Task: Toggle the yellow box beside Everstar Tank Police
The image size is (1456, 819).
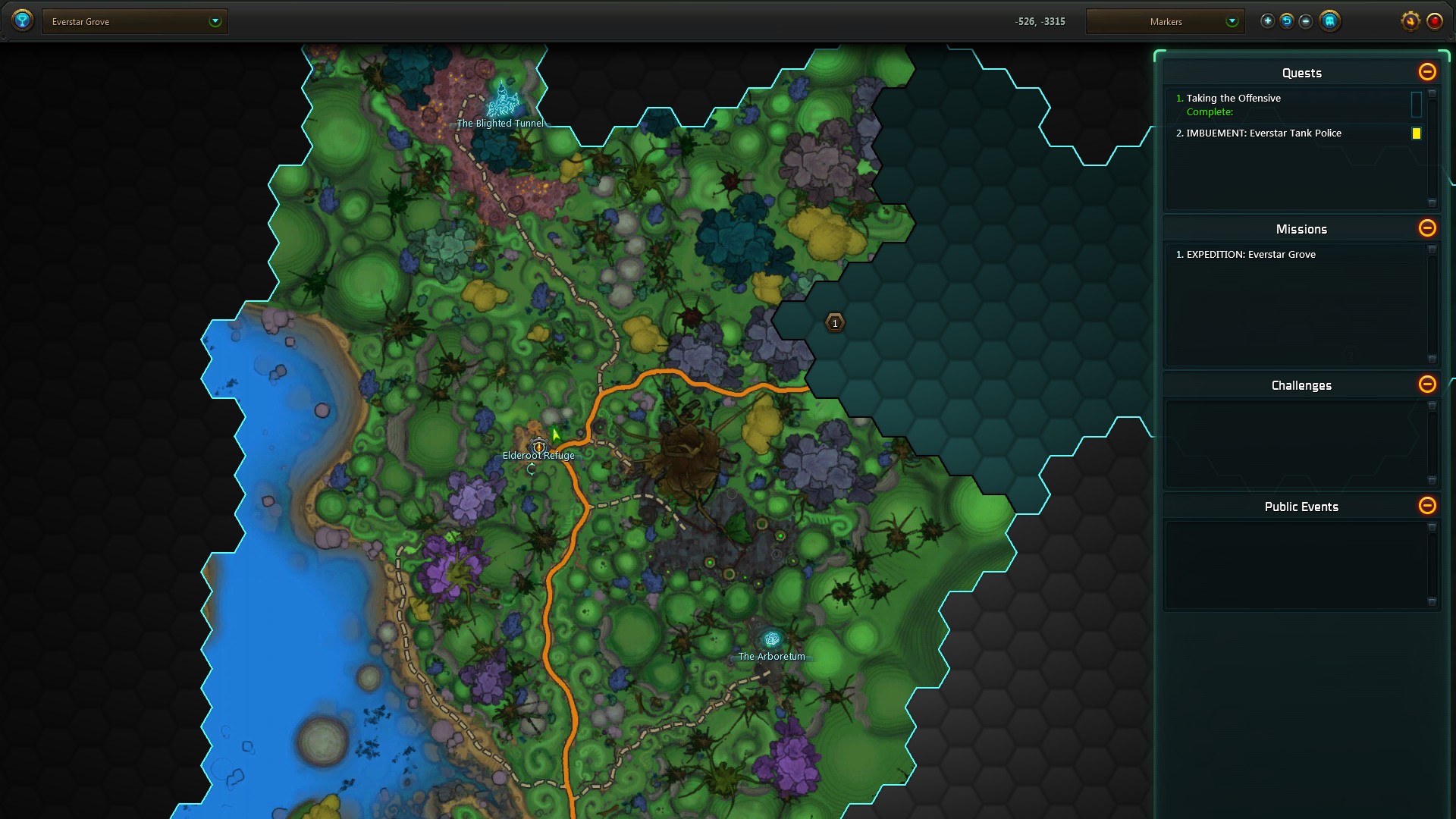Action: click(x=1416, y=133)
